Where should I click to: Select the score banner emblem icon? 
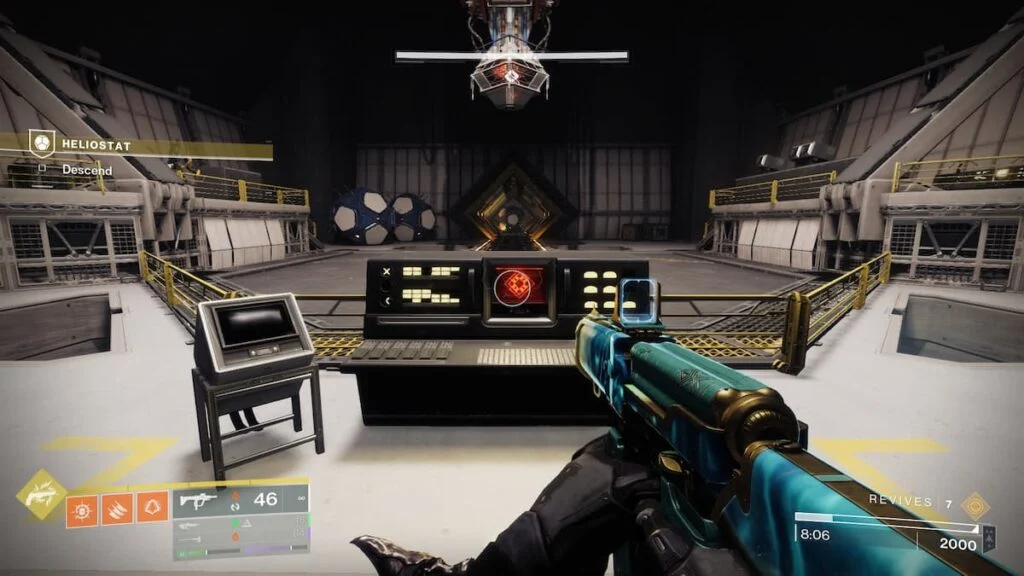click(989, 538)
